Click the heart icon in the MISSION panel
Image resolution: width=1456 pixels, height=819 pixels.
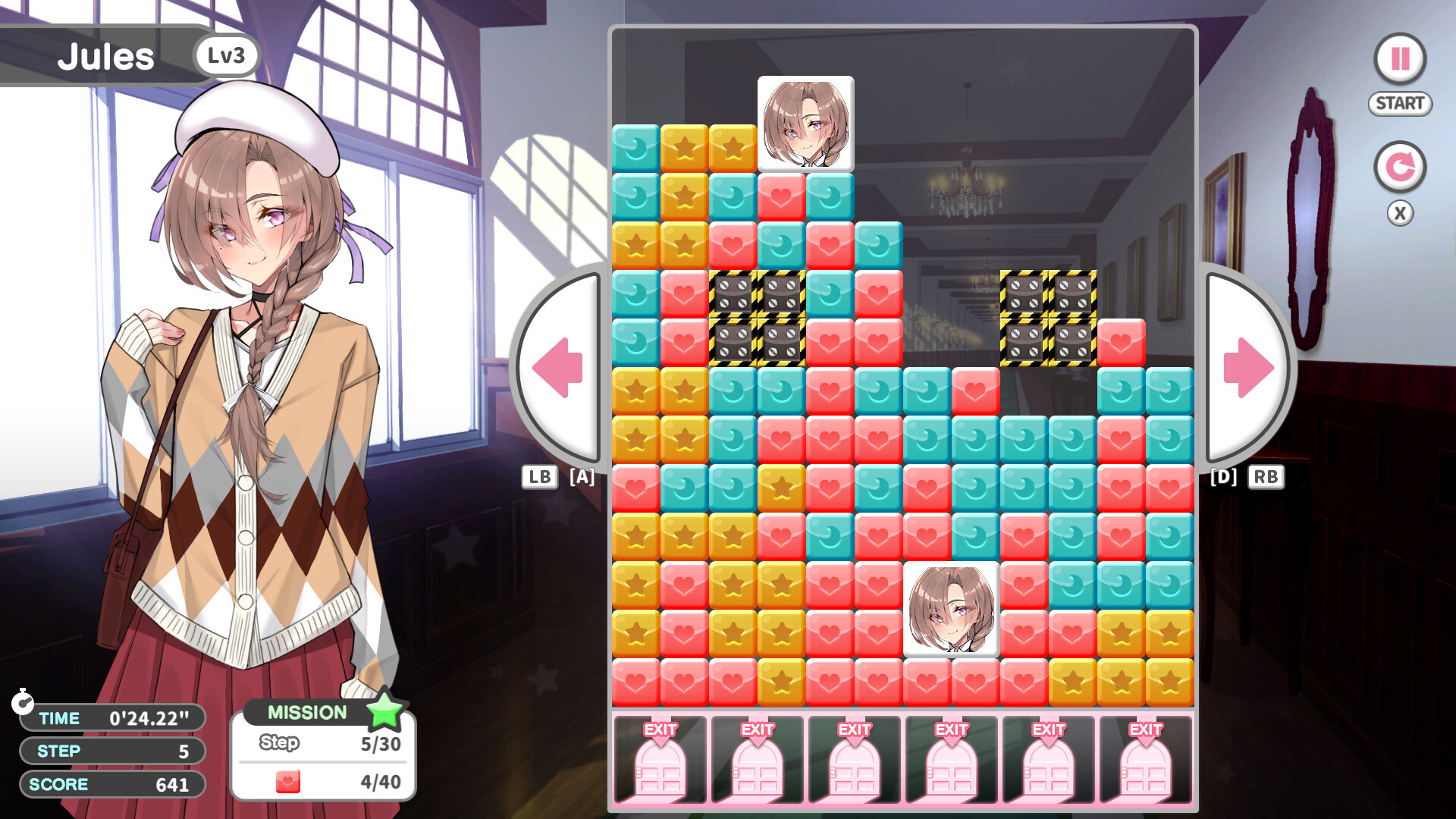coord(288,781)
